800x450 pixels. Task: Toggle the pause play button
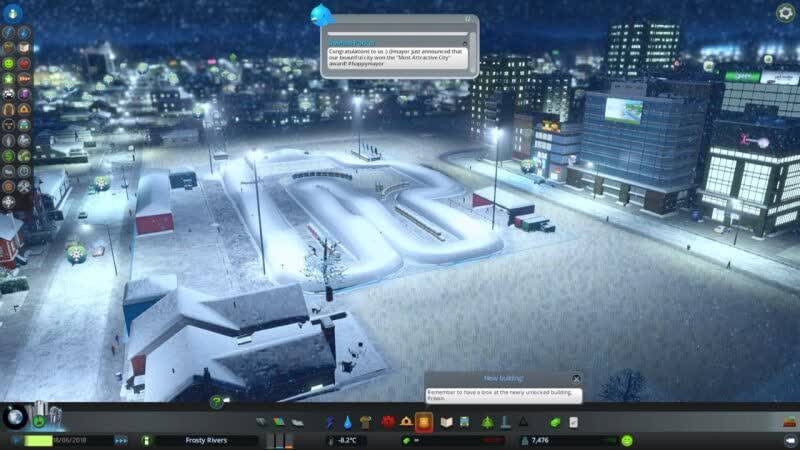coord(17,440)
